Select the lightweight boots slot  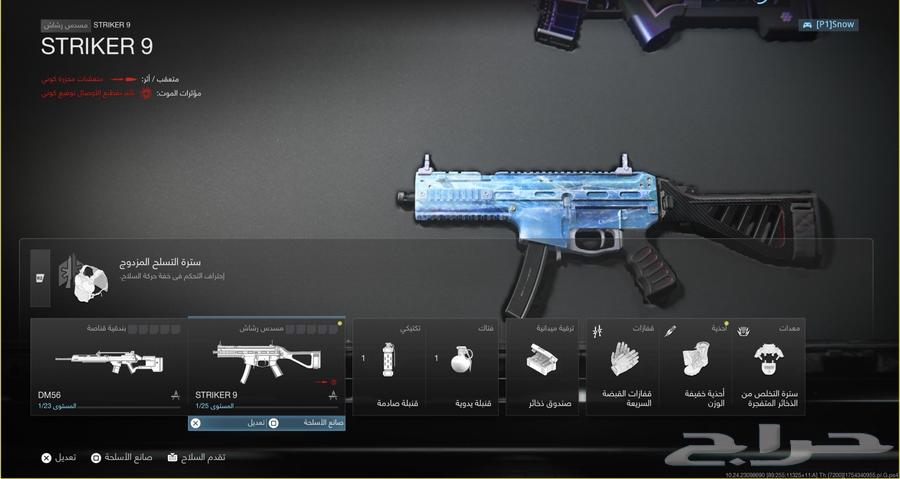[696, 366]
